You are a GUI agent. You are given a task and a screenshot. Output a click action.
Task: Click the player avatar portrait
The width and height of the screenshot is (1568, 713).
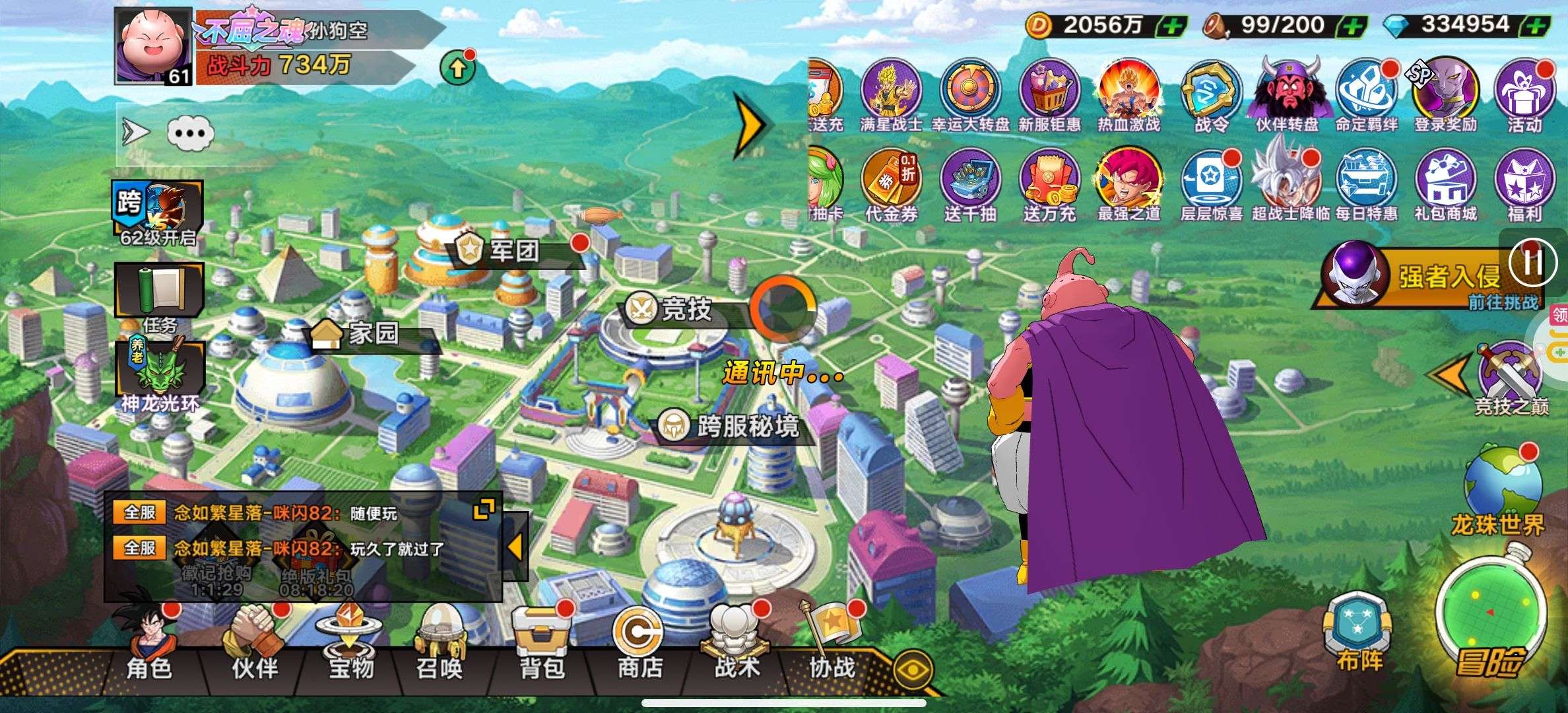(x=153, y=46)
